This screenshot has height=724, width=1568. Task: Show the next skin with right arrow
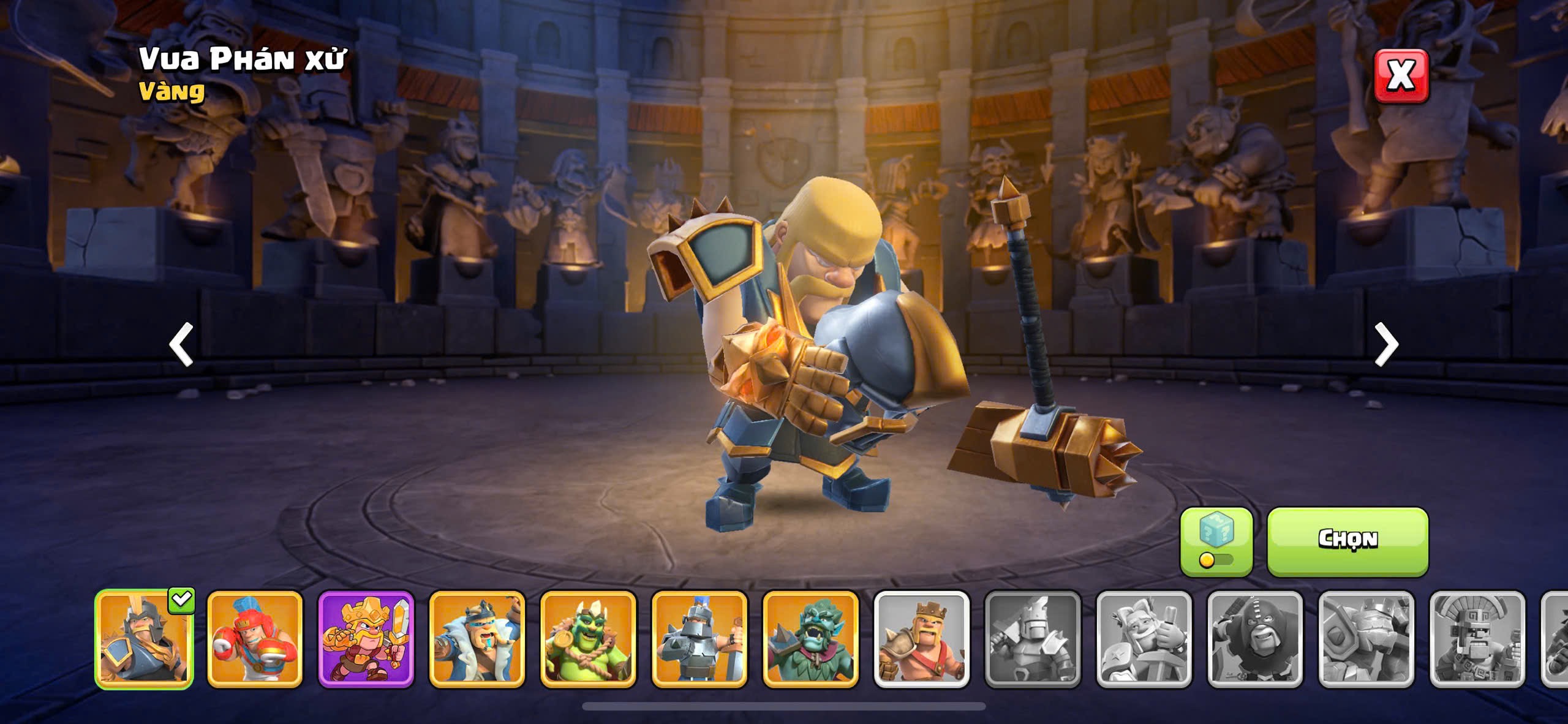point(1386,344)
